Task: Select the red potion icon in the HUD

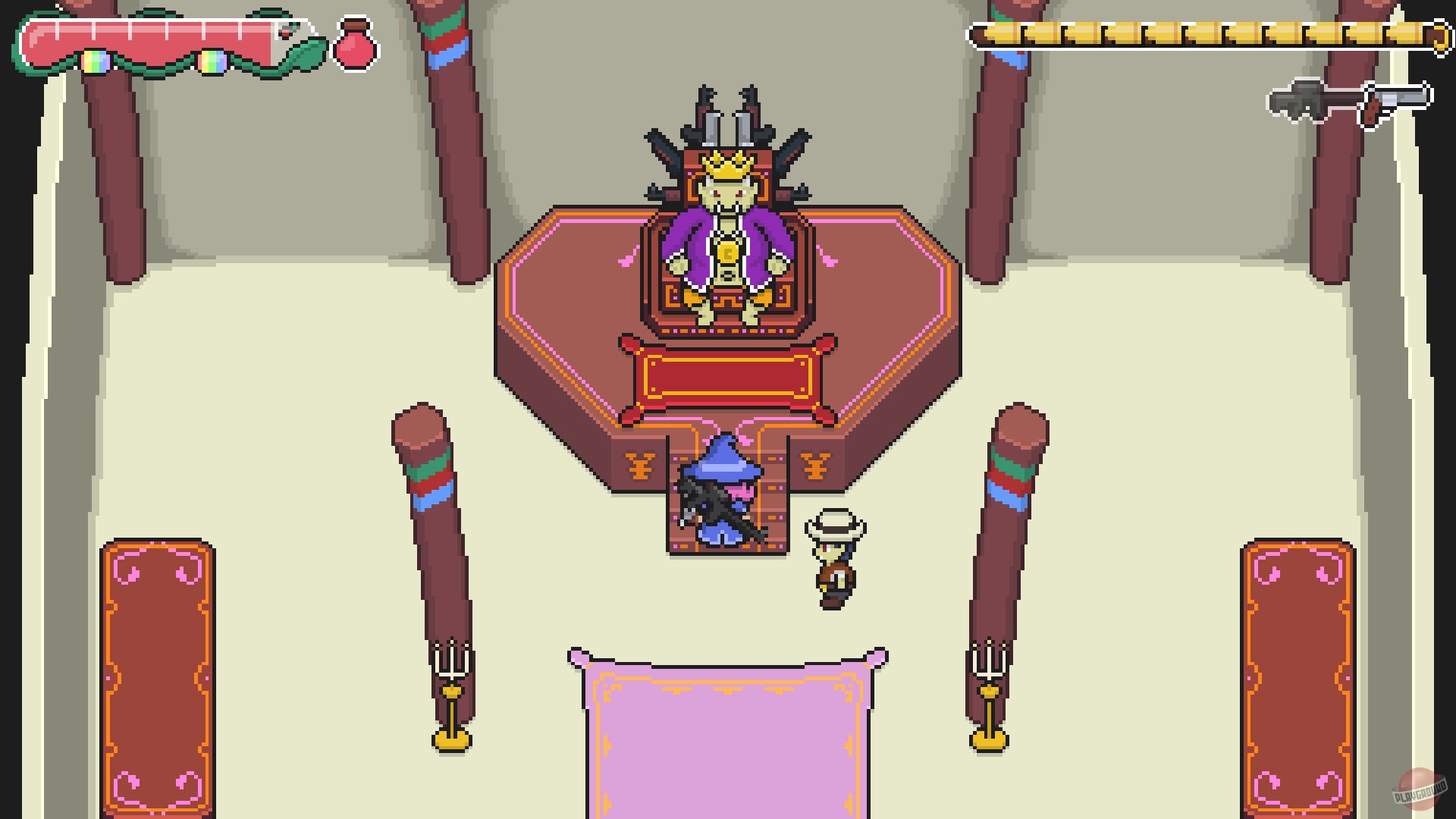Action: tap(353, 46)
